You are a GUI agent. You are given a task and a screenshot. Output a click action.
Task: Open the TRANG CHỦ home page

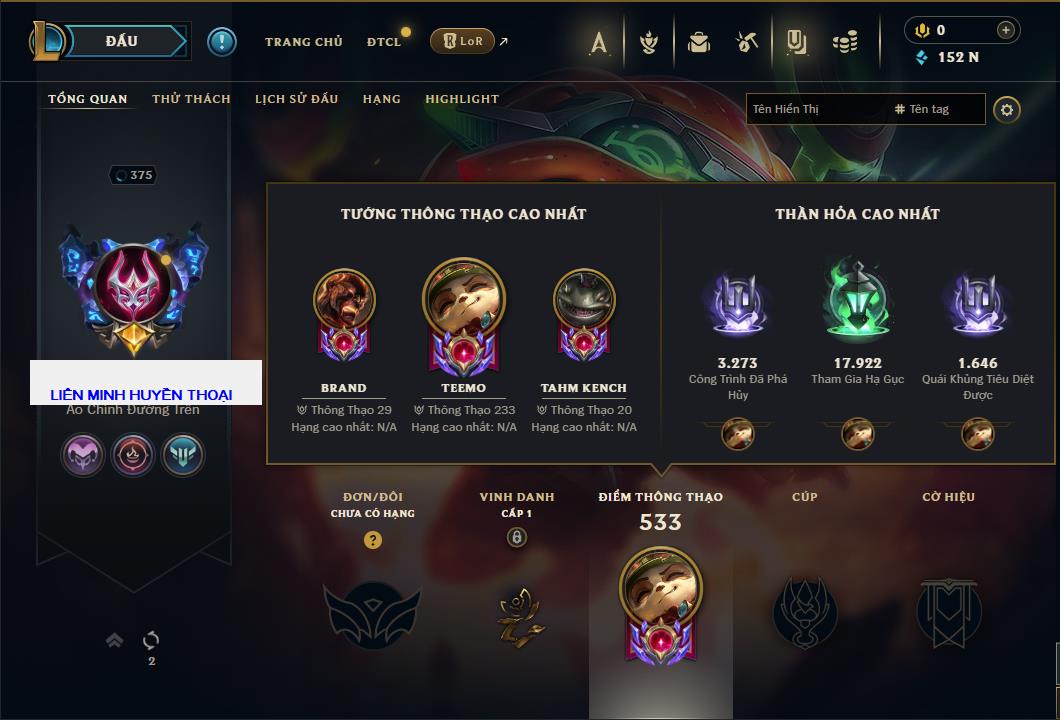tap(303, 42)
